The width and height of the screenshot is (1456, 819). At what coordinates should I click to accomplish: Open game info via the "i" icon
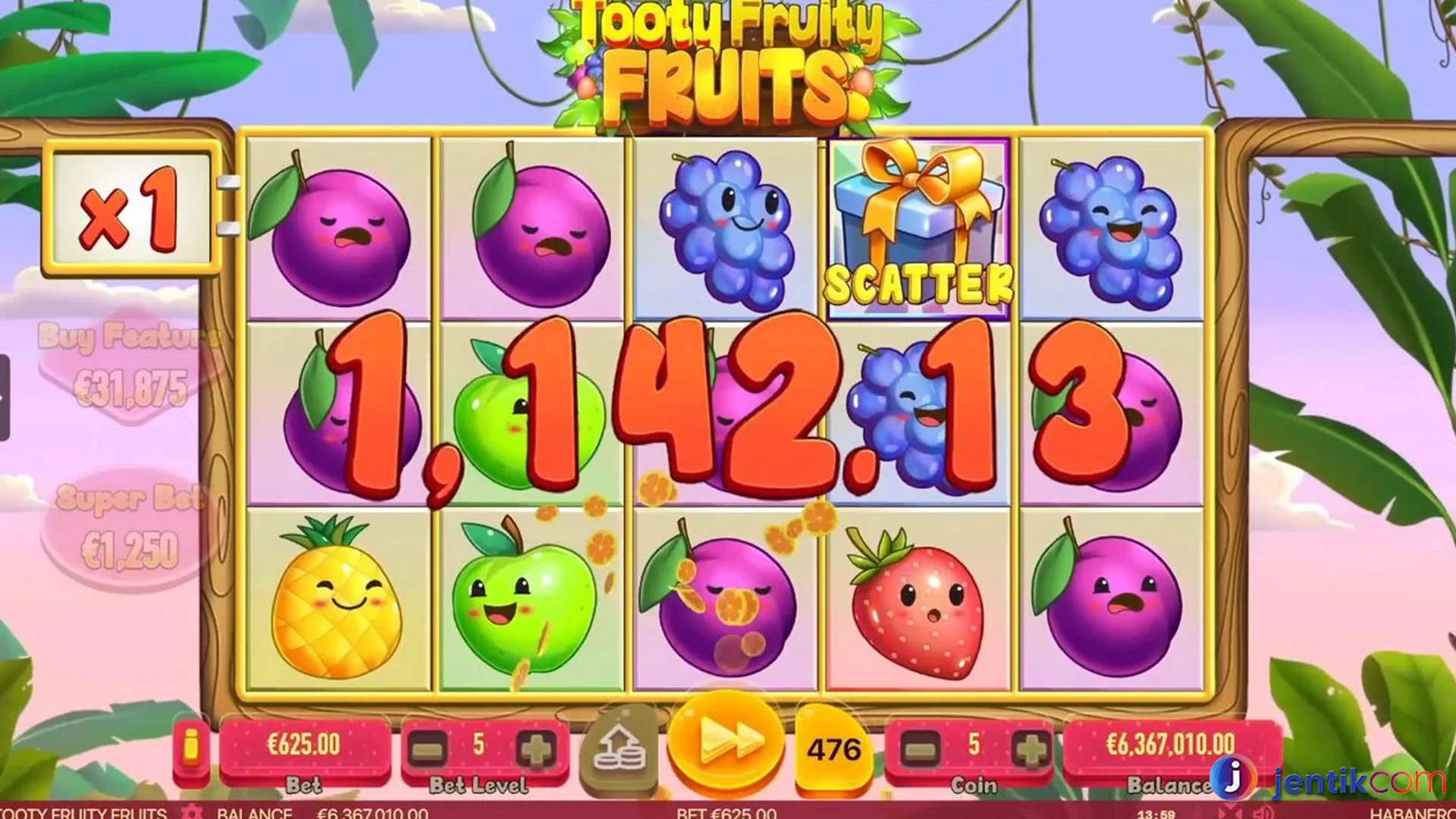pyautogui.click(x=192, y=747)
